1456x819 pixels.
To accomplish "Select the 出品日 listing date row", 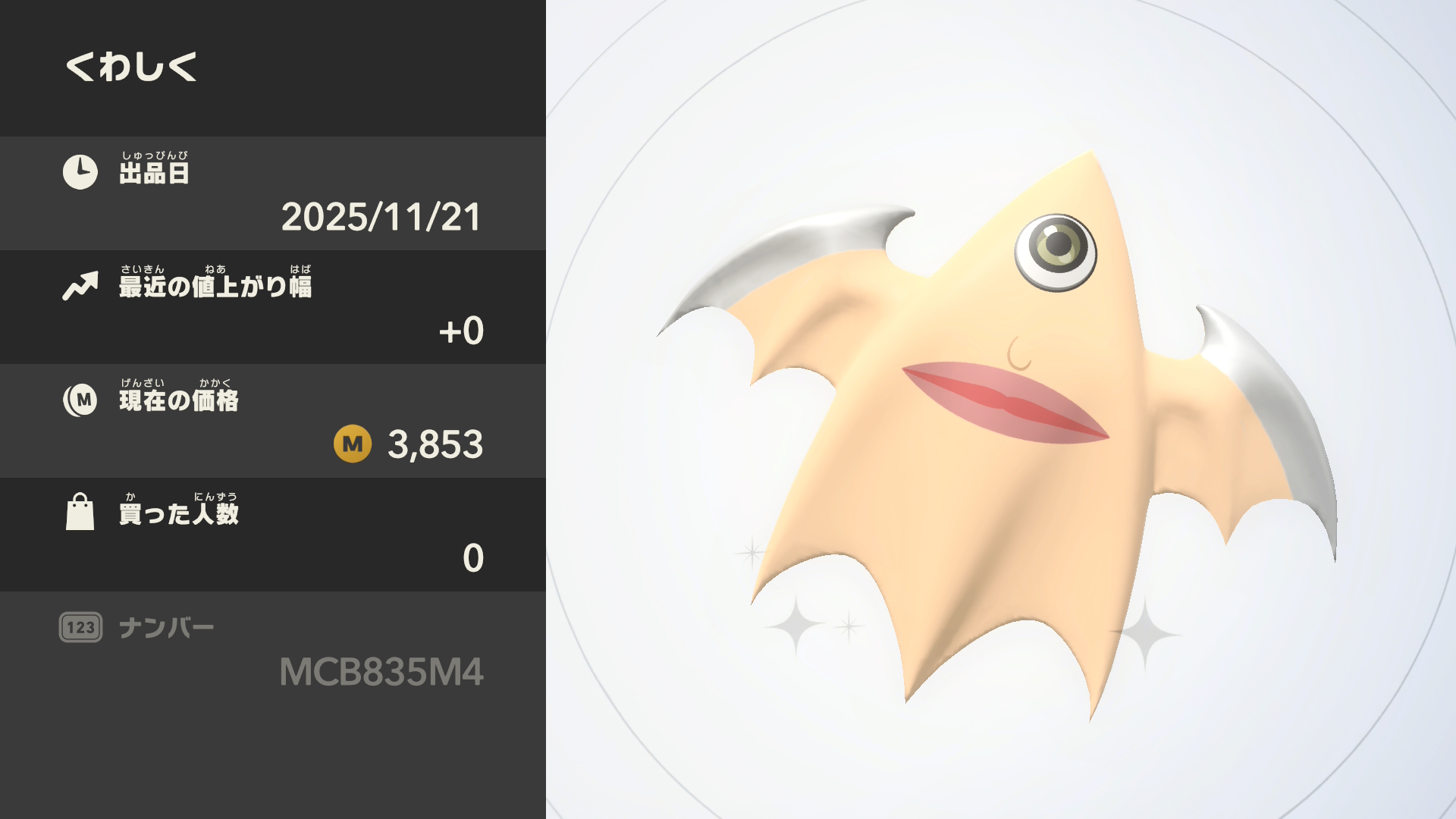I will [x=273, y=193].
